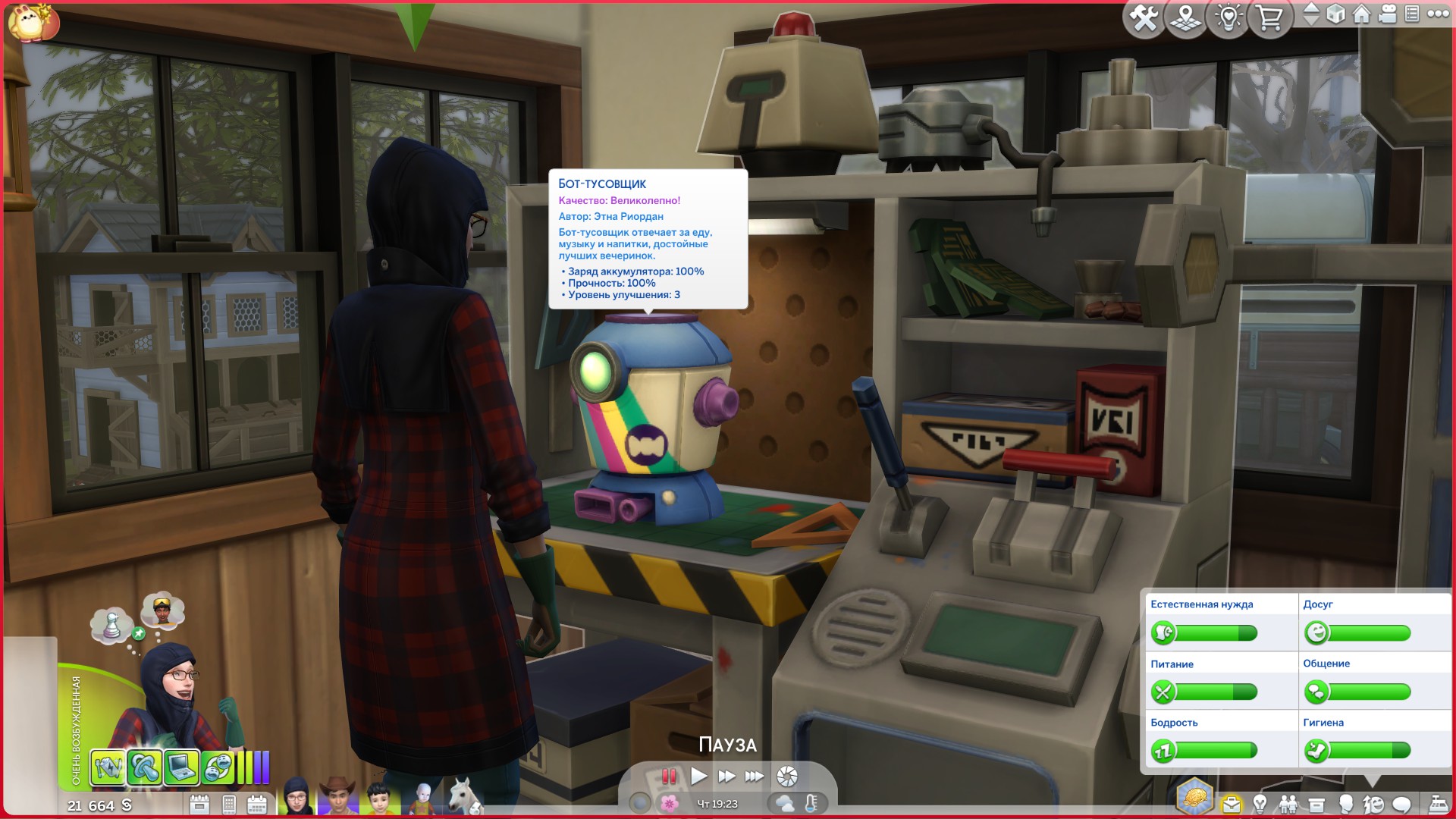
Task: Resume game at normal play speed
Action: tap(698, 776)
